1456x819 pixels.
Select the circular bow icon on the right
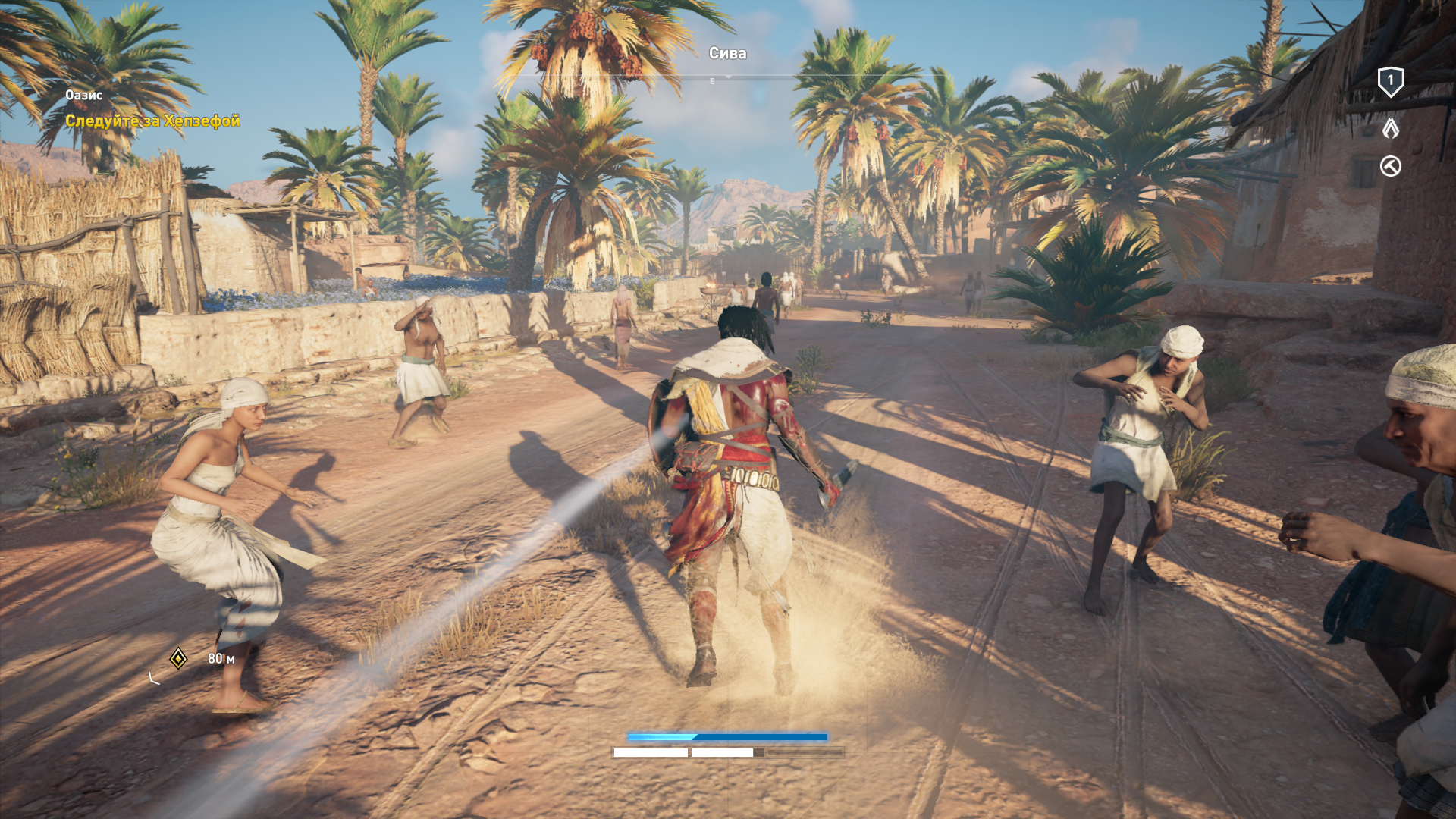pos(1390,166)
